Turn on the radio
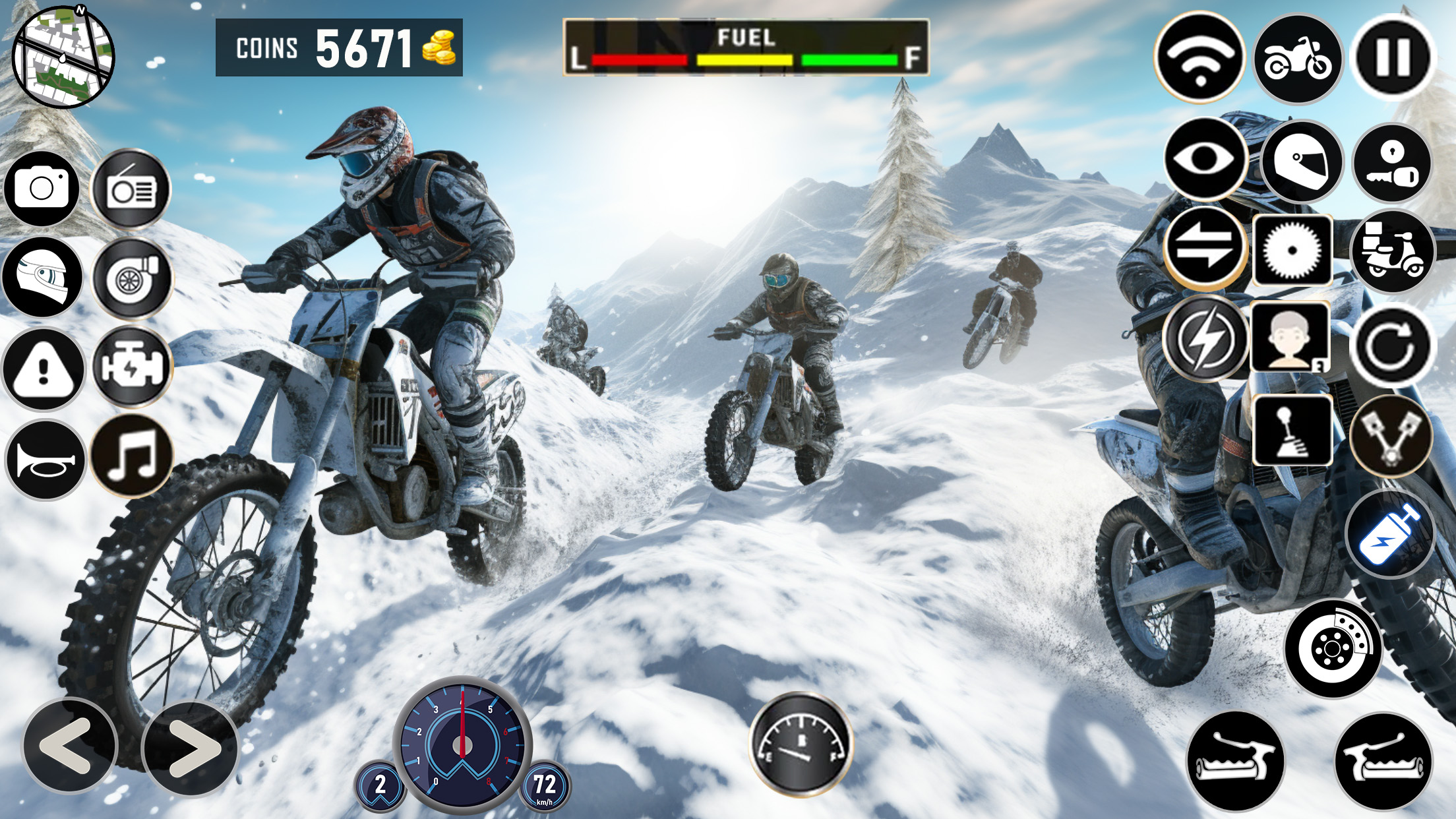The image size is (1456, 819). point(131,190)
